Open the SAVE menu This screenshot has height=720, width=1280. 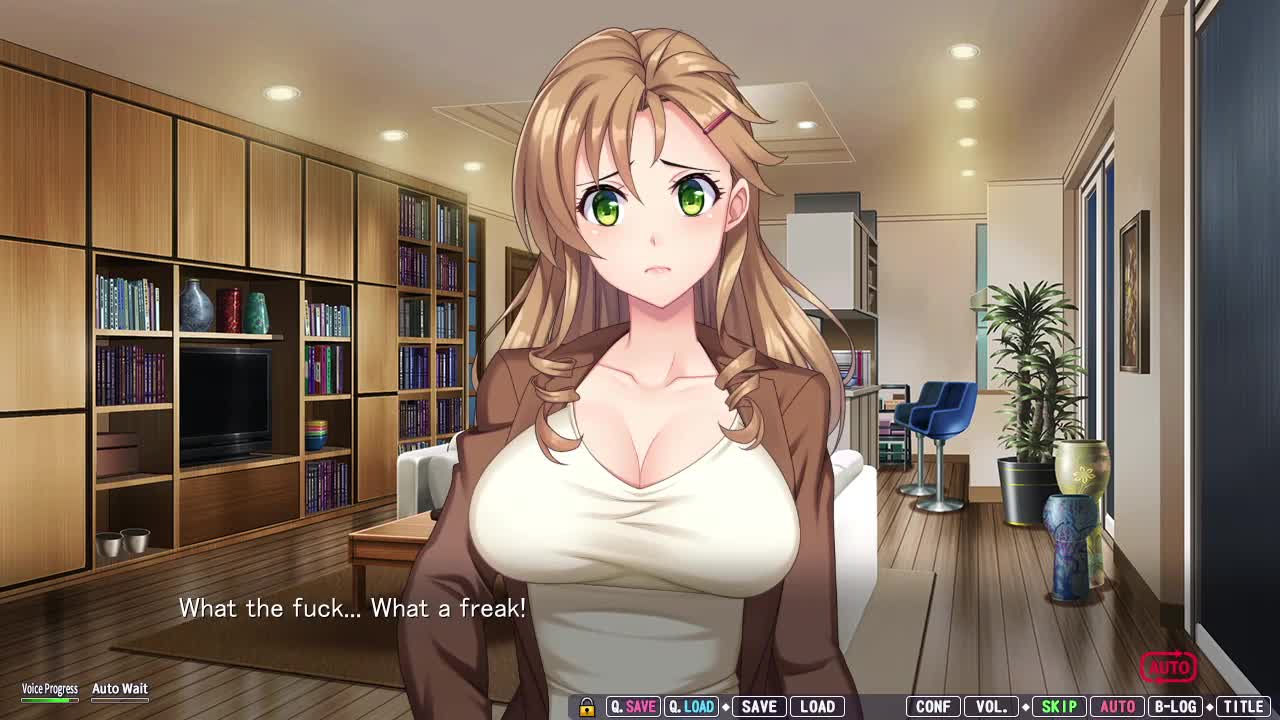[x=759, y=706]
